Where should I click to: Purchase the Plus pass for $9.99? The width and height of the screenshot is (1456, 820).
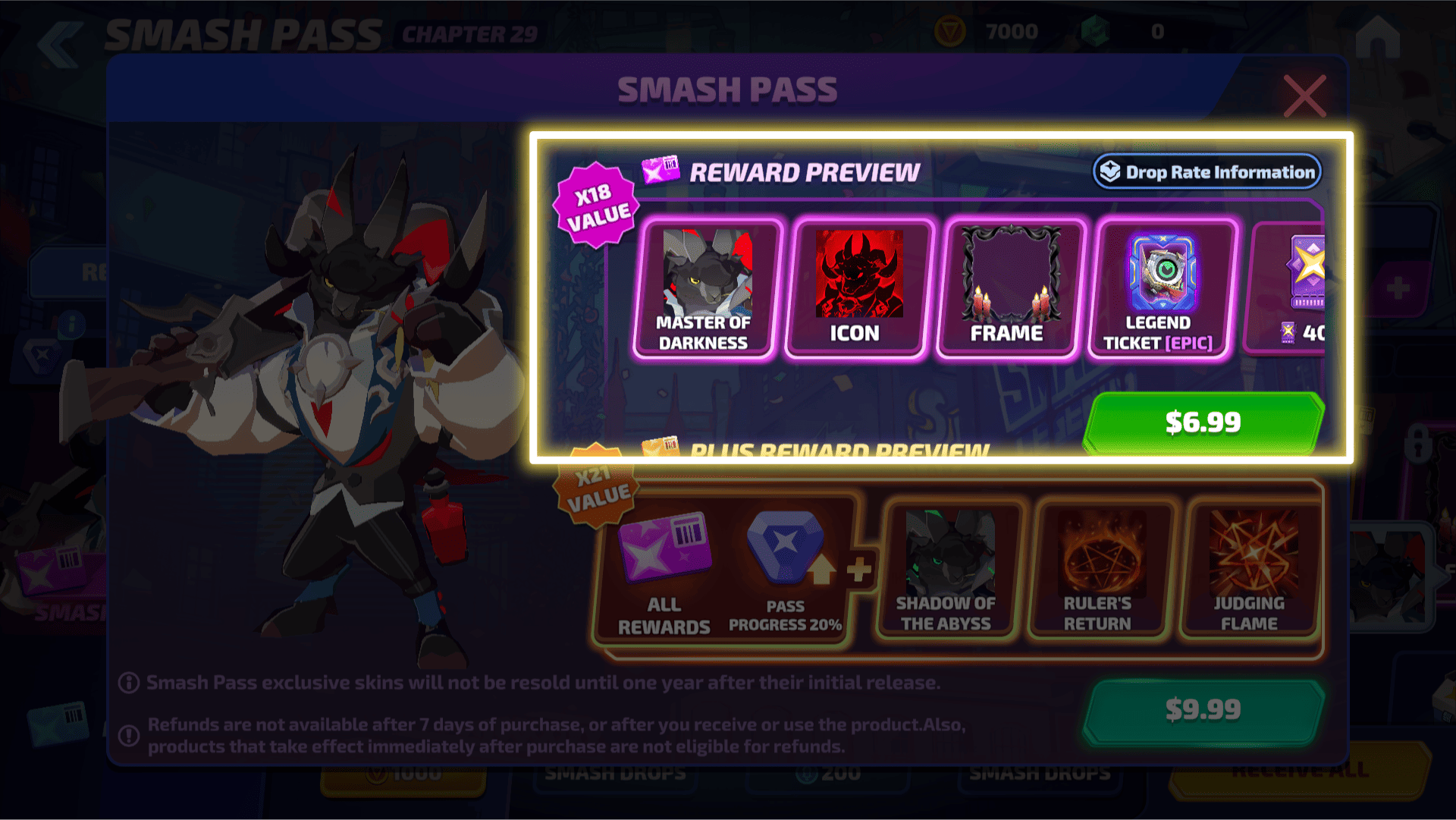[1203, 710]
